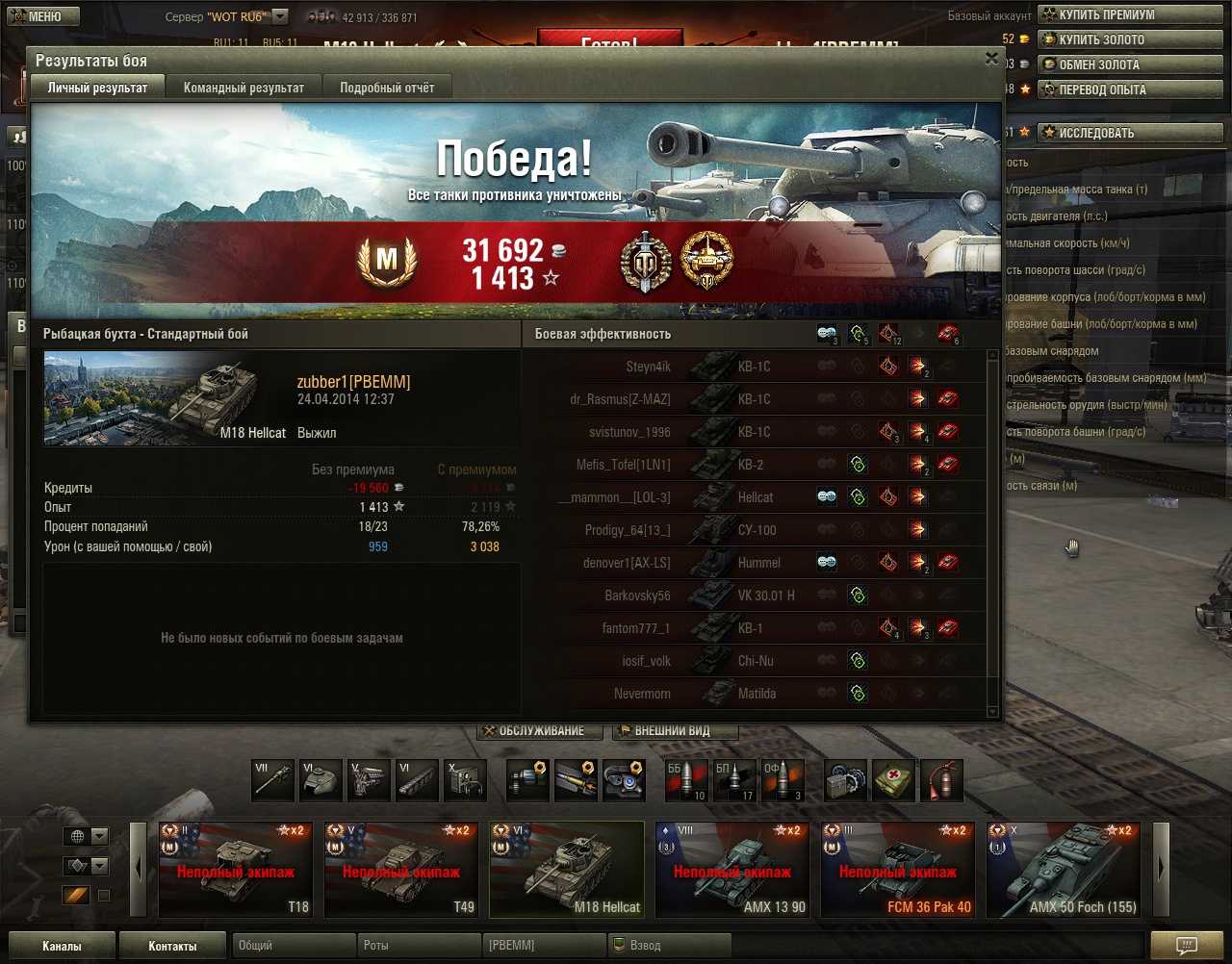Open the Контакты contacts button
Screen dimensions: 1232x964
[x=172, y=946]
